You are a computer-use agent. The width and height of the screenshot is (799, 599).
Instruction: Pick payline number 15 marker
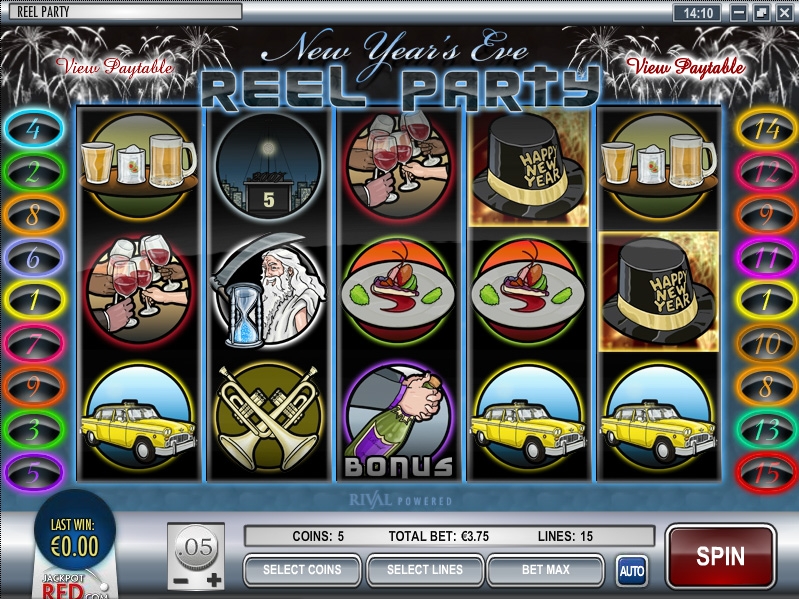pos(765,471)
